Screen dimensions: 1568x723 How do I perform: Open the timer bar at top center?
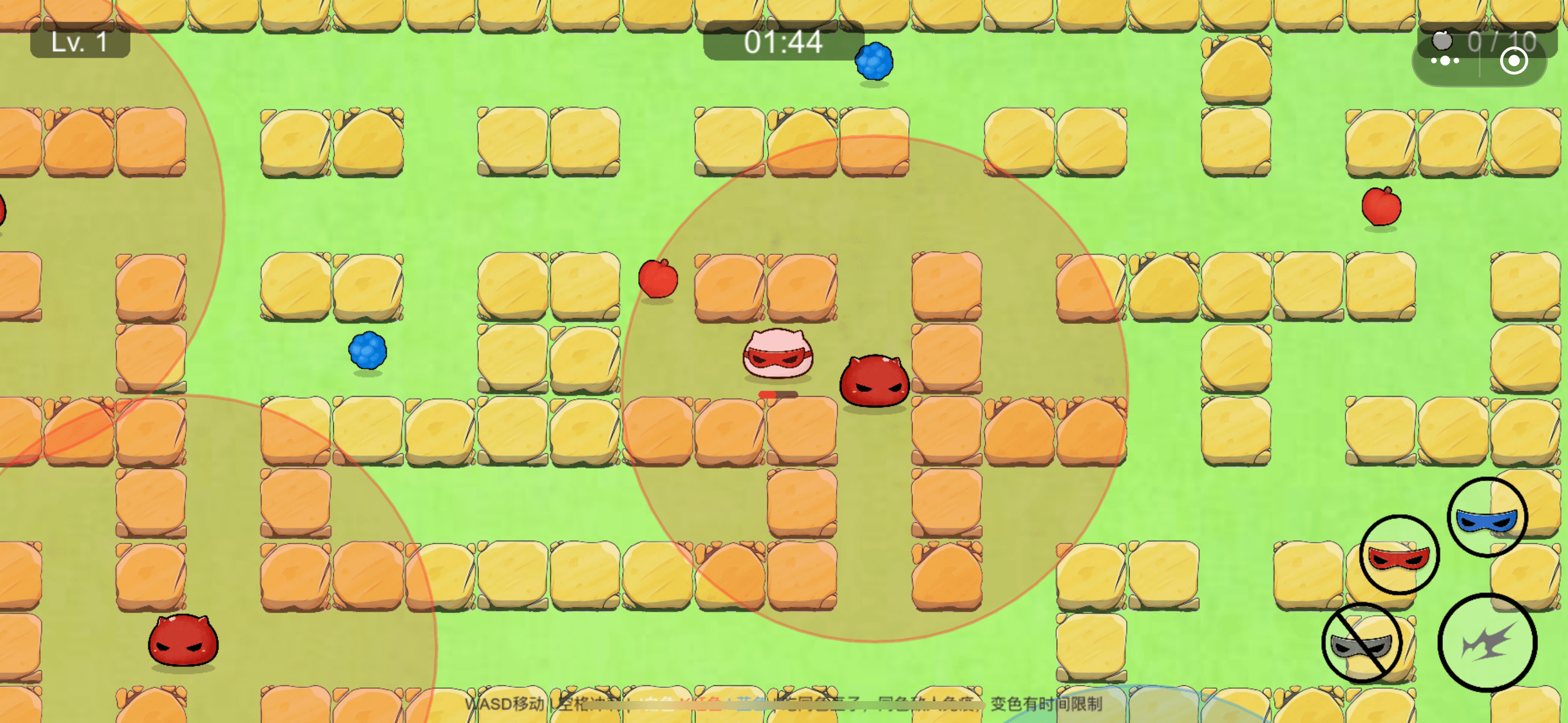point(783,43)
